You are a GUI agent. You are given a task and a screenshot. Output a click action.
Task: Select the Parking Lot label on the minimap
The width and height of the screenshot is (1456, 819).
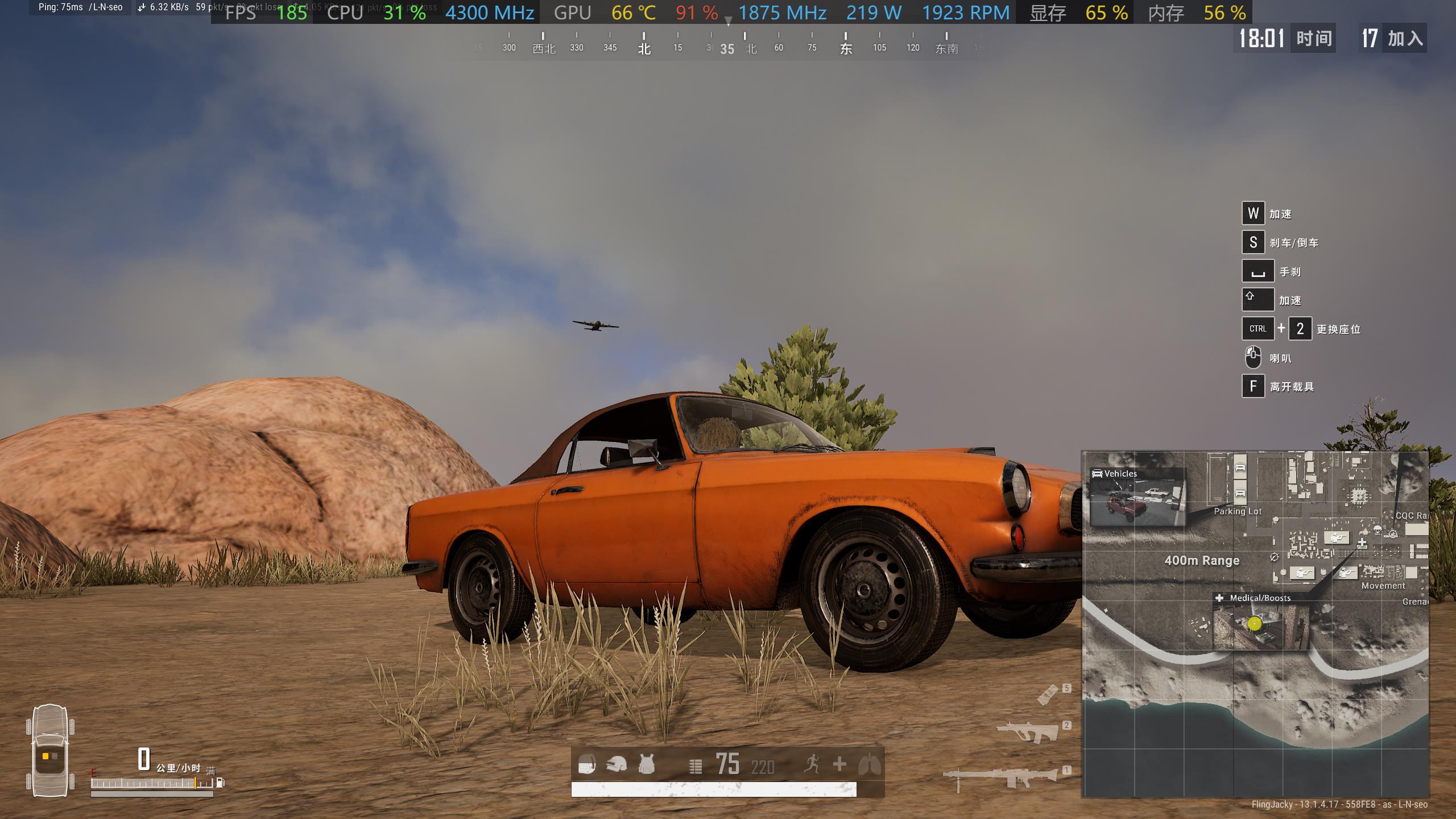point(1238,511)
